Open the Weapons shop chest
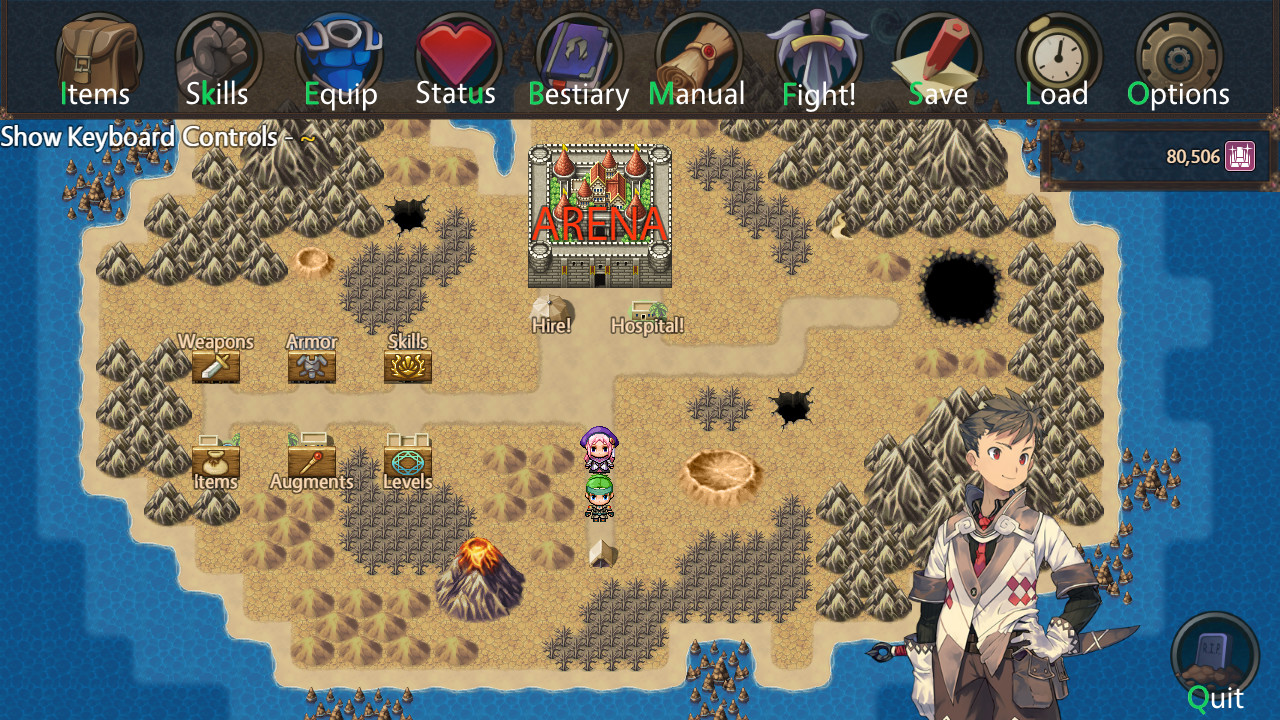This screenshot has height=720, width=1280. [x=216, y=365]
